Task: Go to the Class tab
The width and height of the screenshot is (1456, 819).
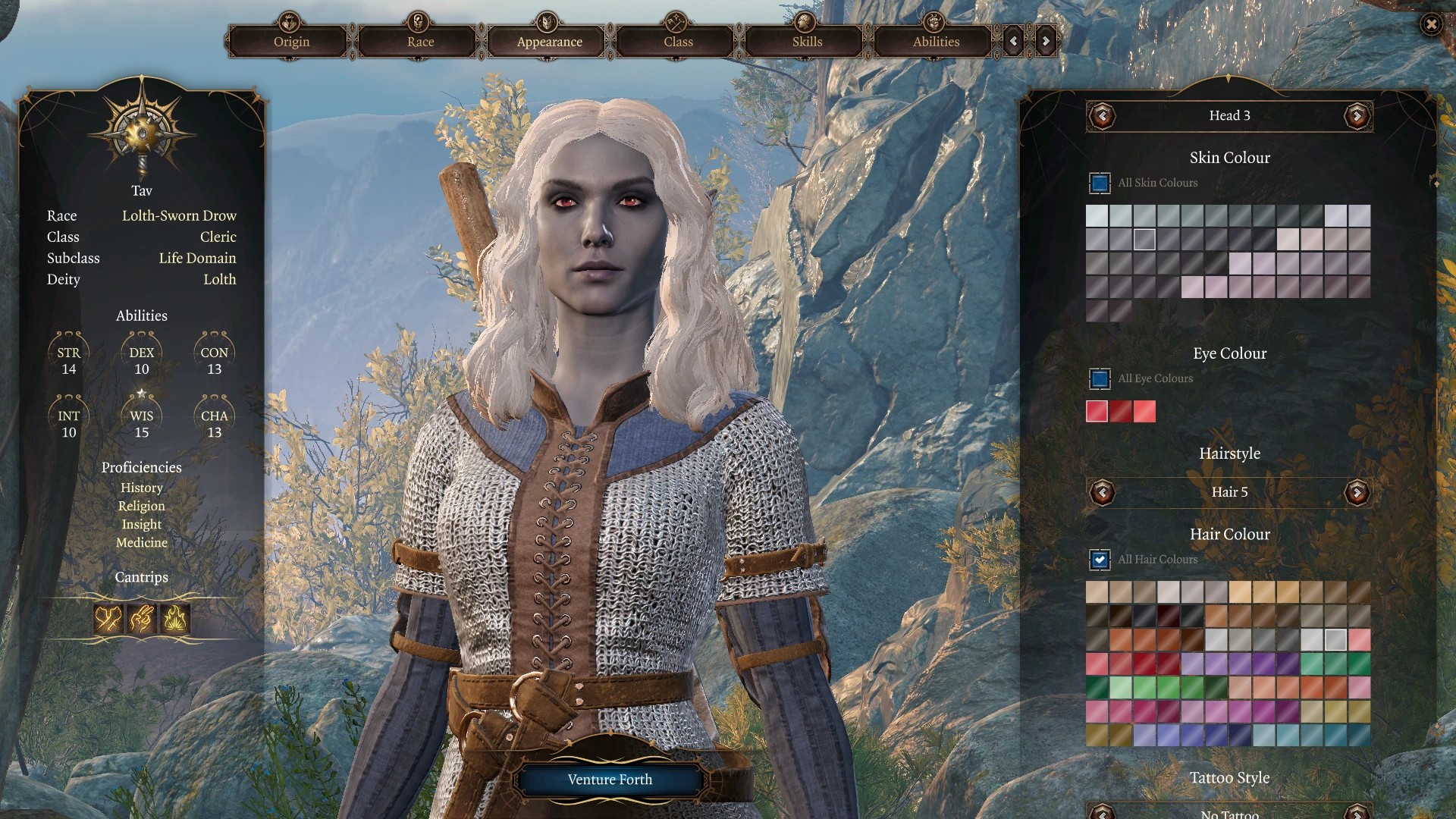Action: click(678, 42)
